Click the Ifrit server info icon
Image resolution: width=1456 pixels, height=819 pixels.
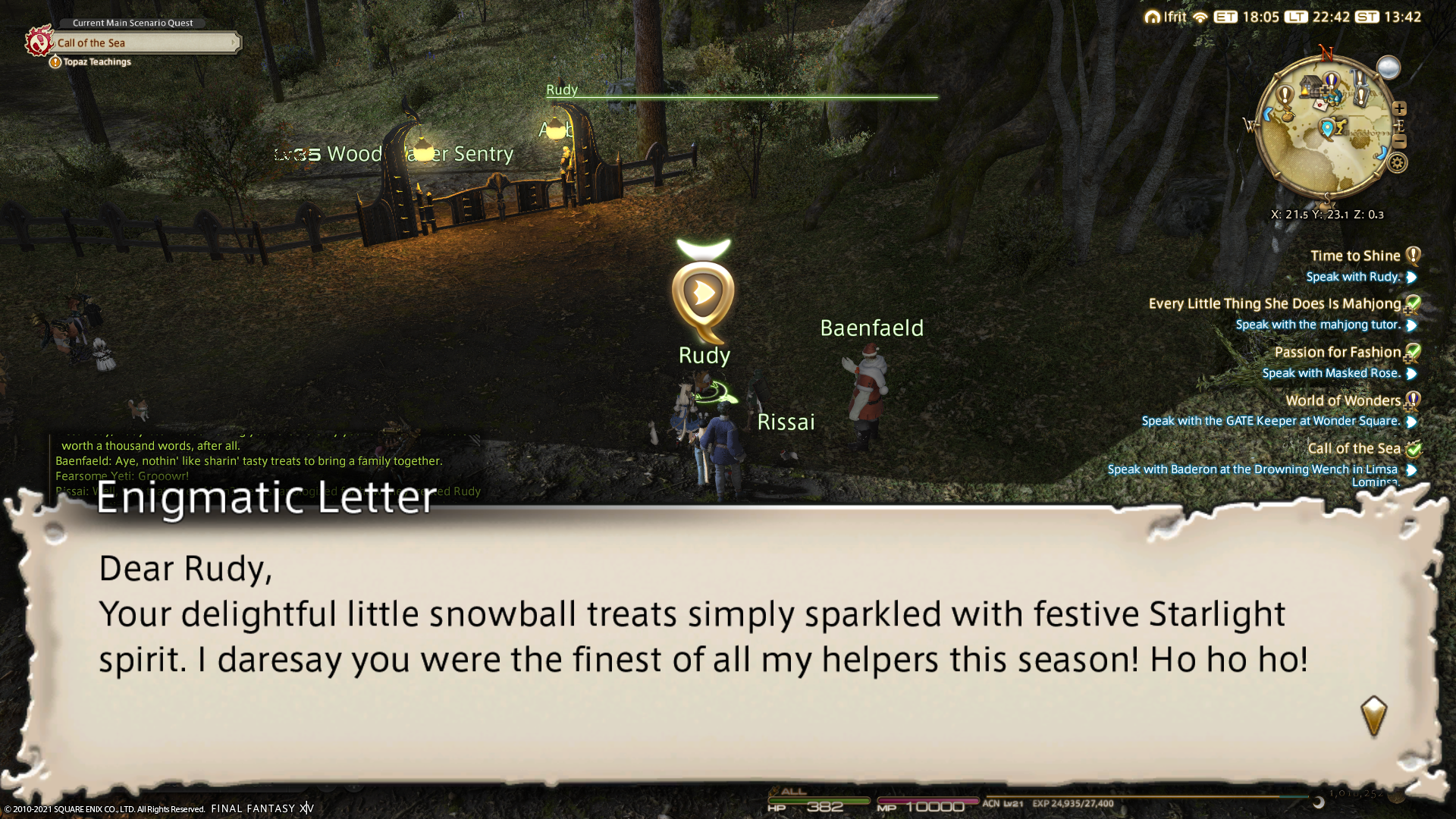(x=1153, y=17)
